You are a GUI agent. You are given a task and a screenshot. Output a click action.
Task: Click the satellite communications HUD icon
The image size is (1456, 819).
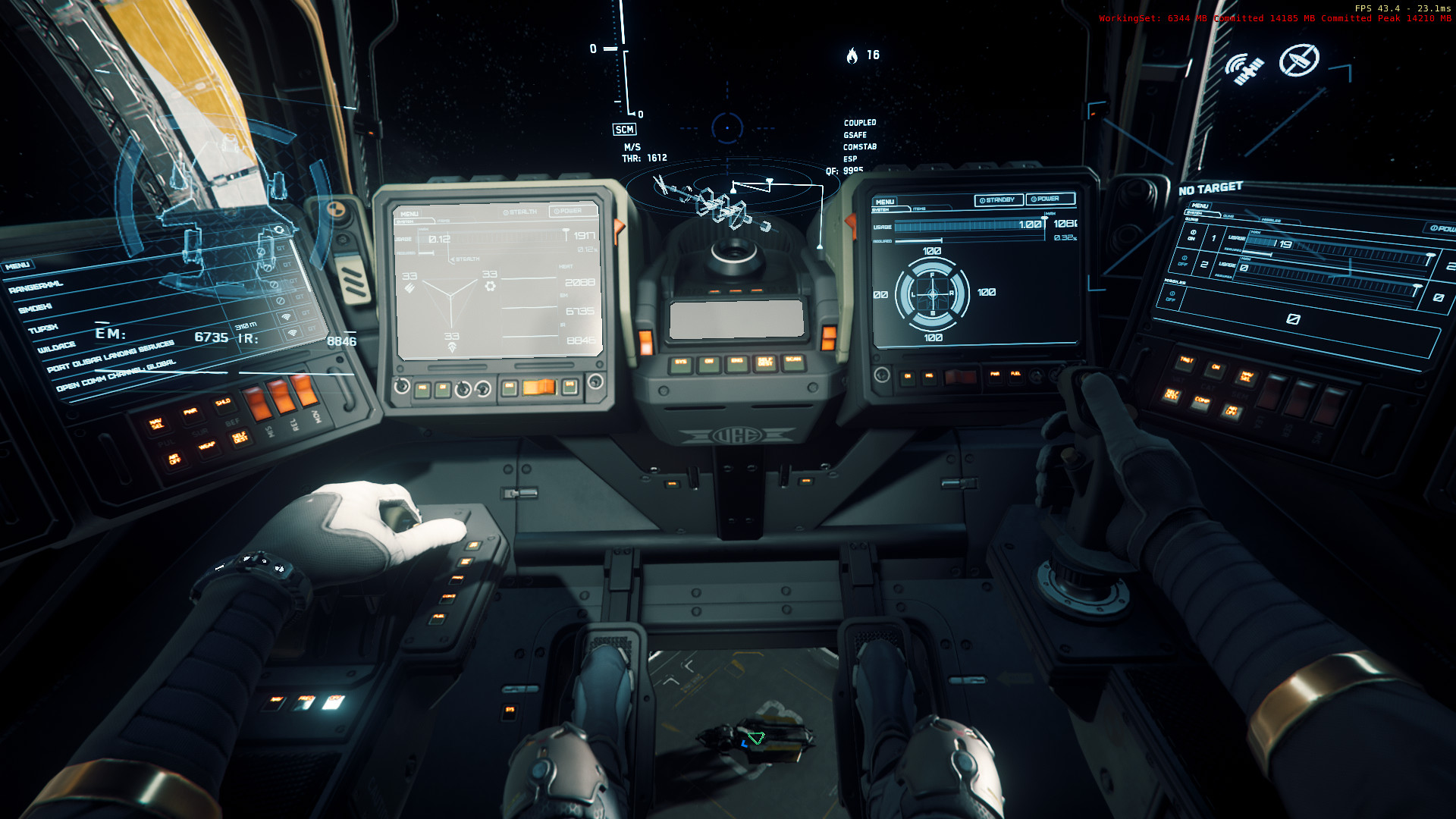coord(1244,69)
